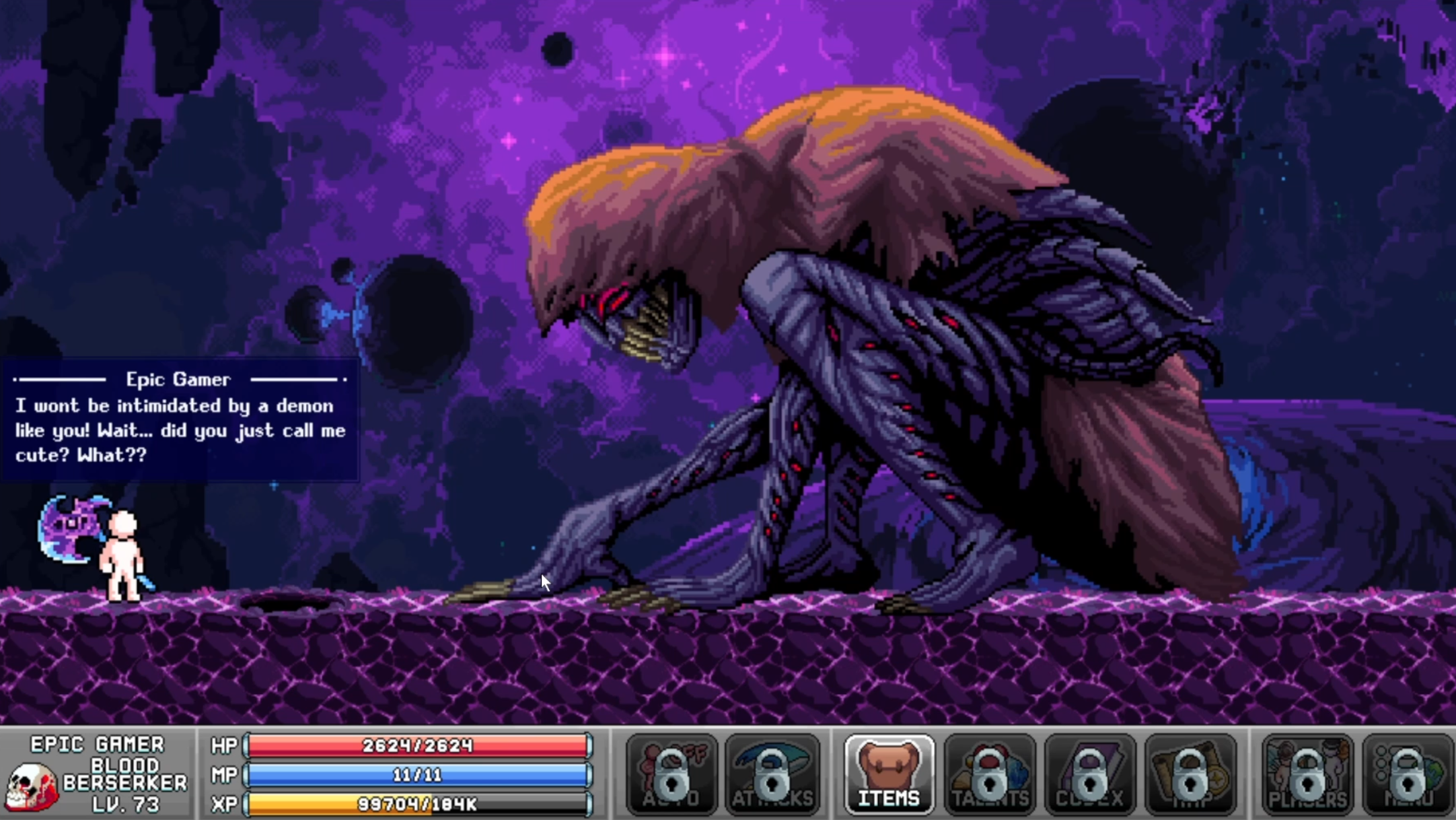Open the locked Menu button

coord(1408,775)
